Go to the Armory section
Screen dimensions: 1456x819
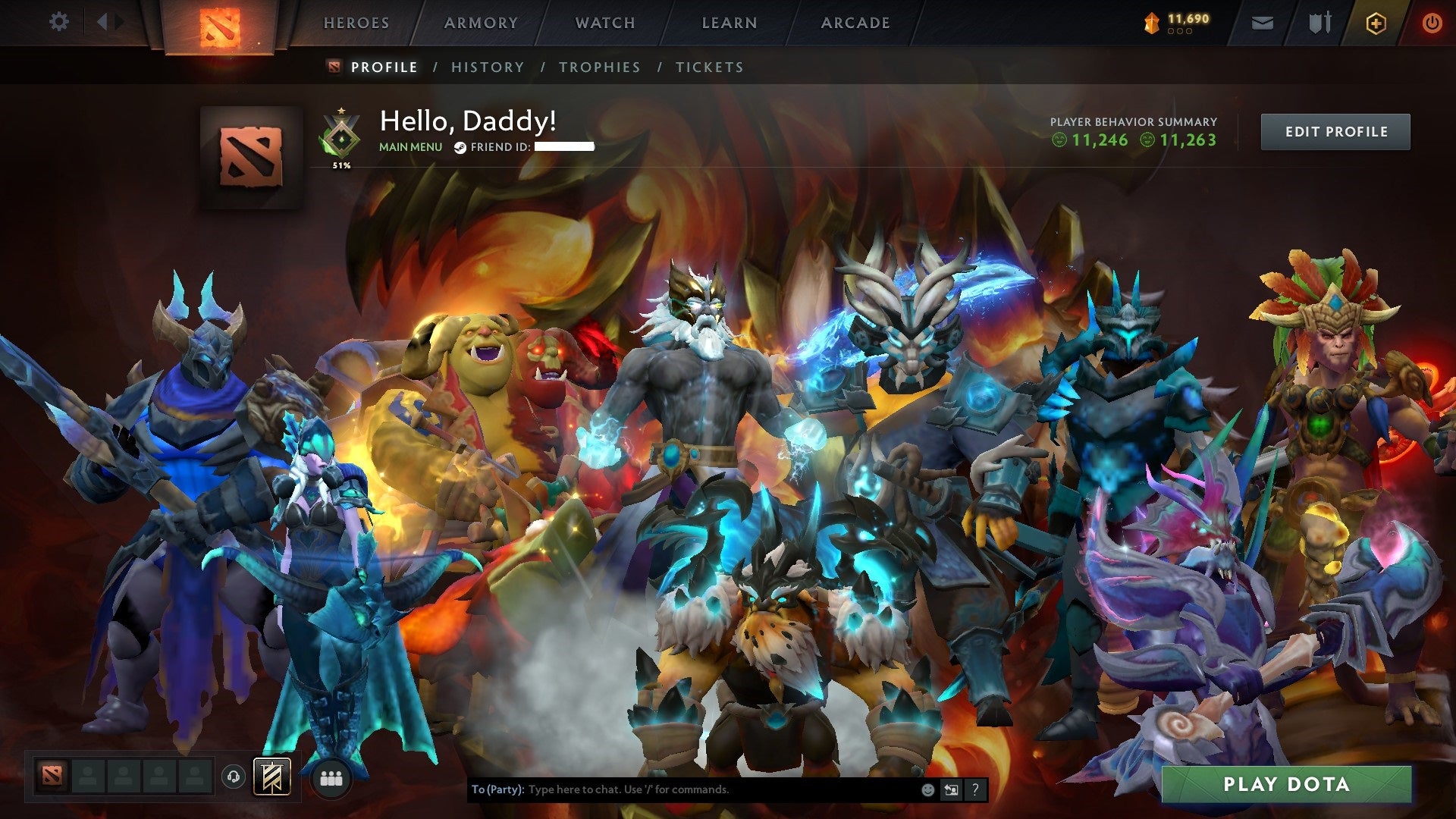click(x=481, y=23)
